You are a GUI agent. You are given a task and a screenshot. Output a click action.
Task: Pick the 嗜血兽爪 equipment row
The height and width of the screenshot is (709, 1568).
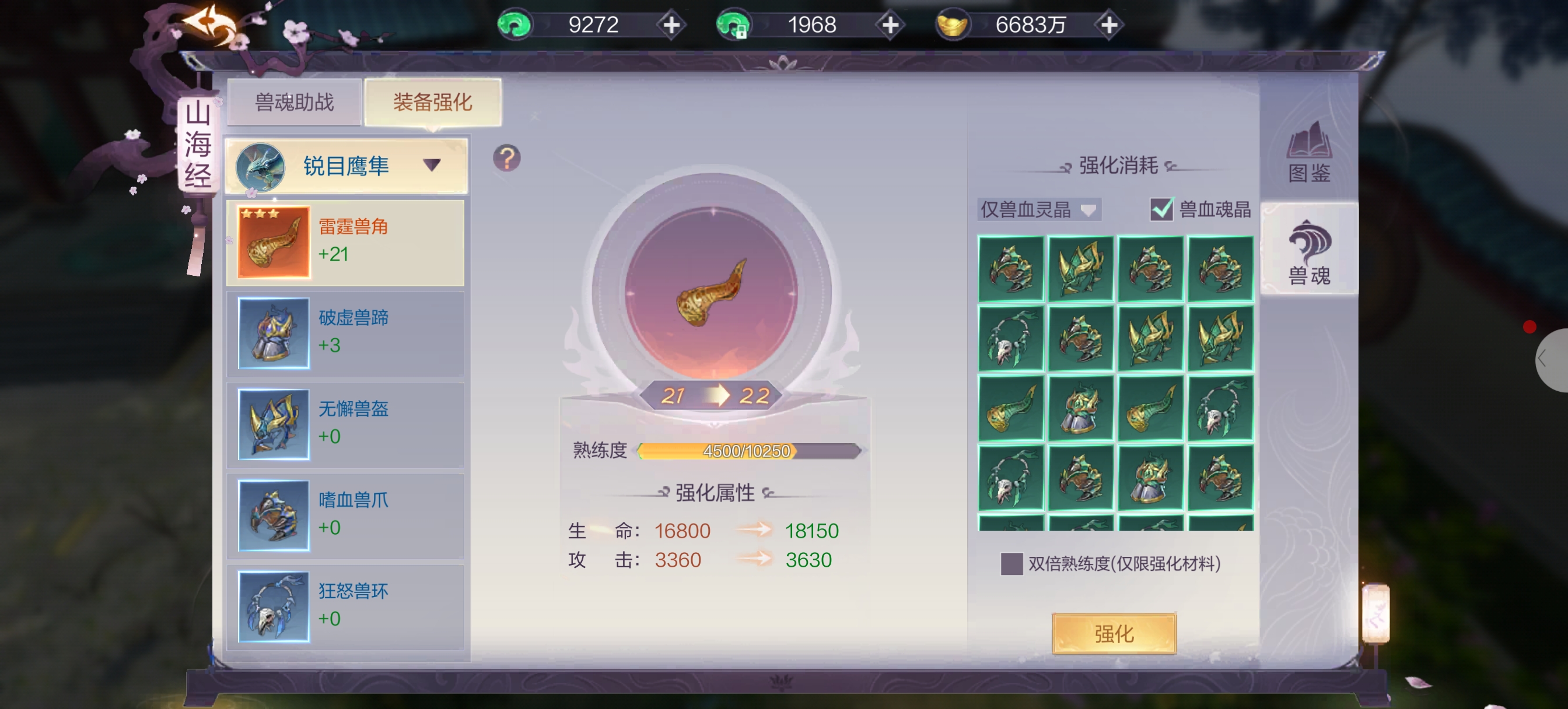click(x=345, y=515)
